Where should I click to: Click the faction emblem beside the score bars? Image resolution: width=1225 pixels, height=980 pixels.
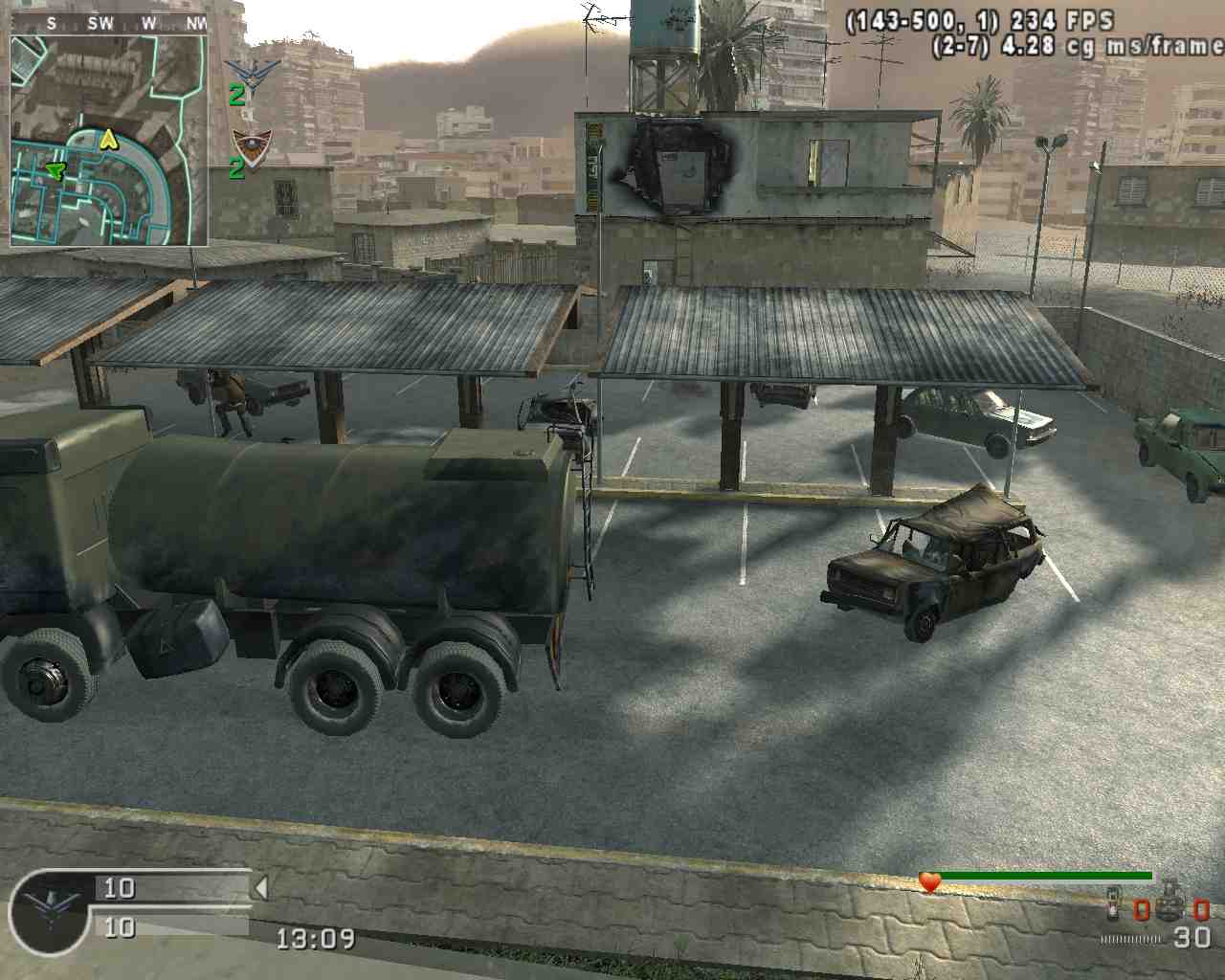51,908
